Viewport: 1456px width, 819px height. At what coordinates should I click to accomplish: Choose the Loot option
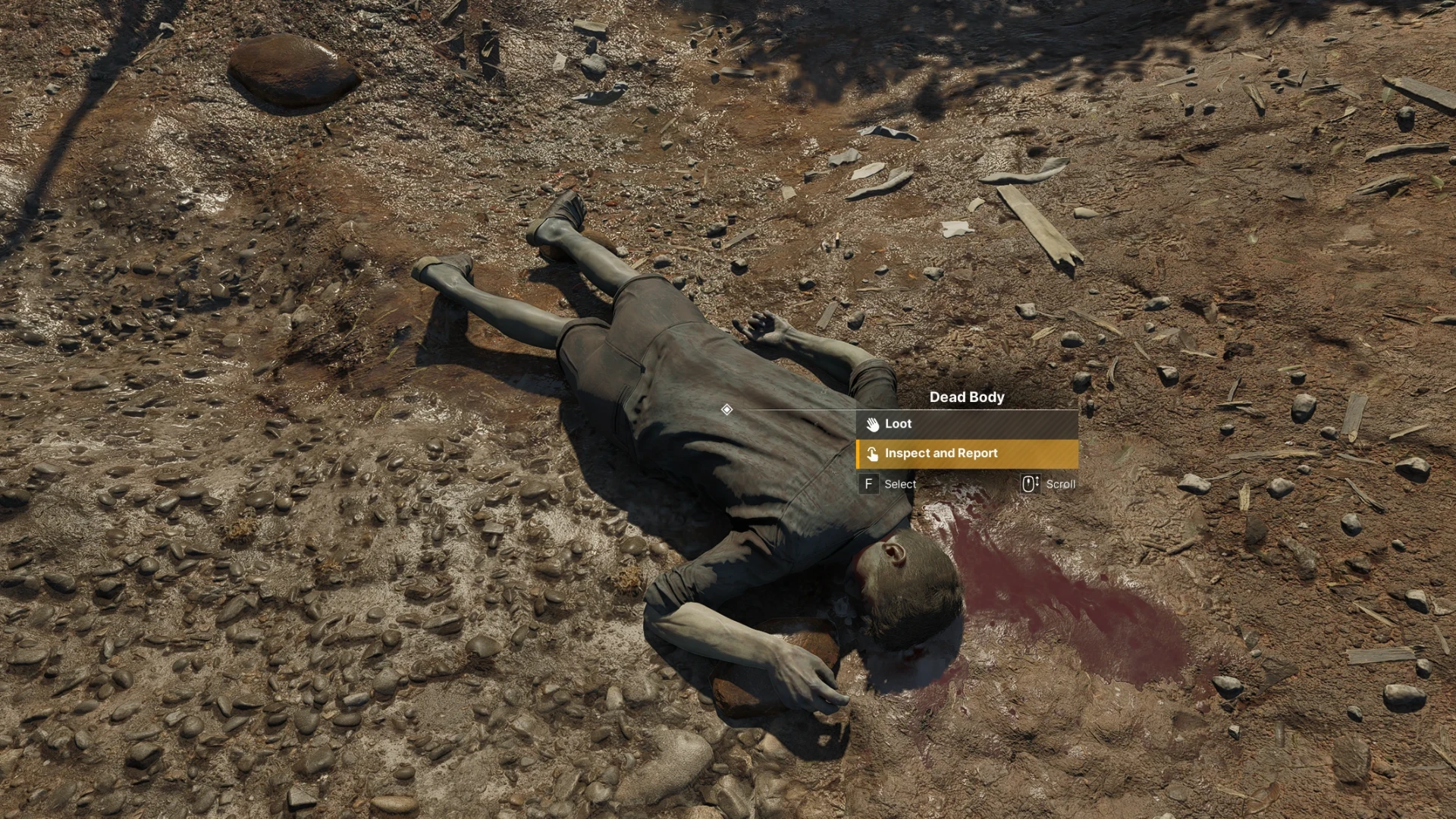[966, 424]
